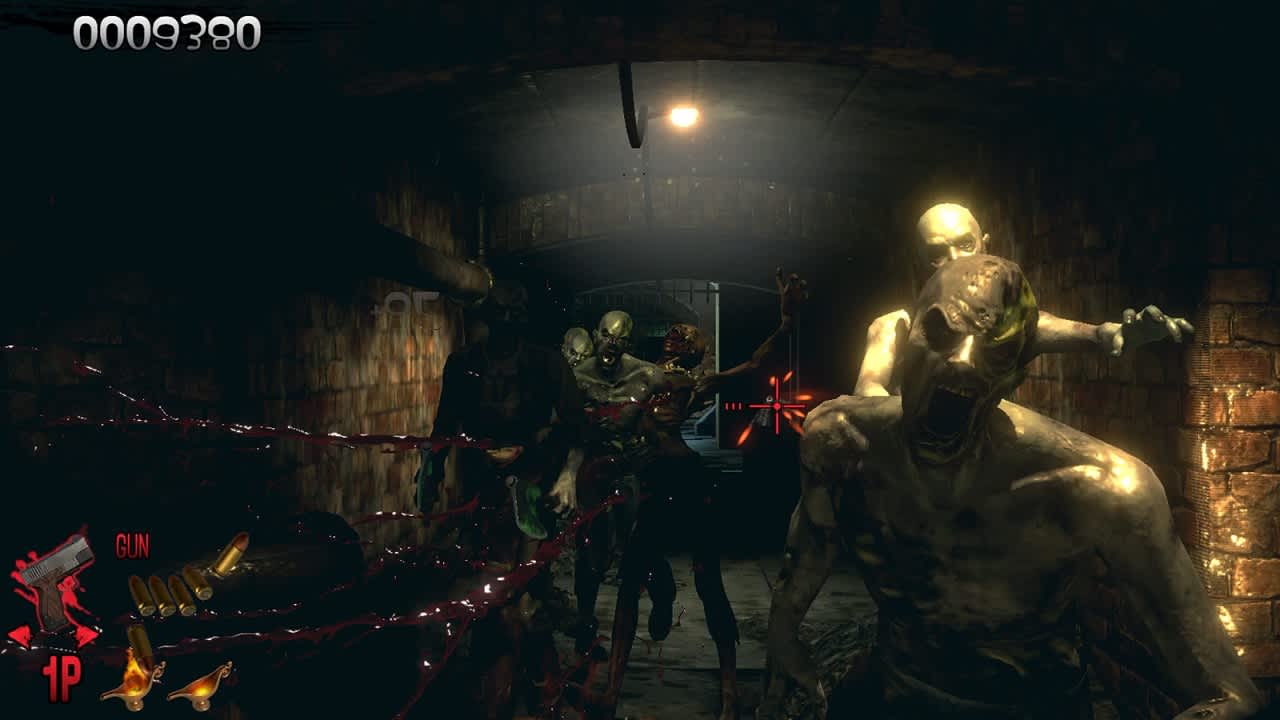Image resolution: width=1280 pixels, height=720 pixels.
Task: Click the right red weapon-switch arrow
Action: coord(86,634)
